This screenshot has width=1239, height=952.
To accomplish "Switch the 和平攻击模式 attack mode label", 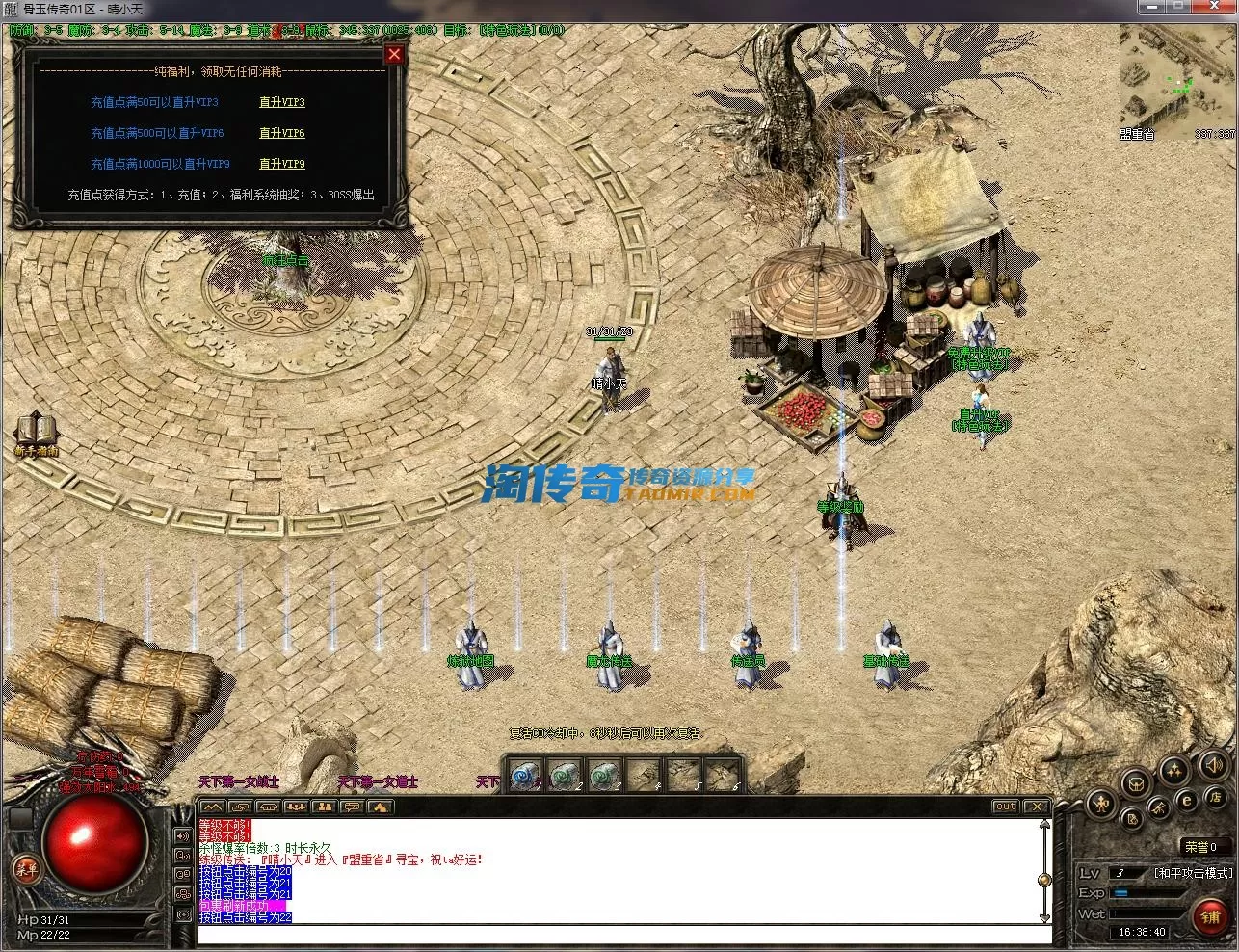I will coord(1193,873).
